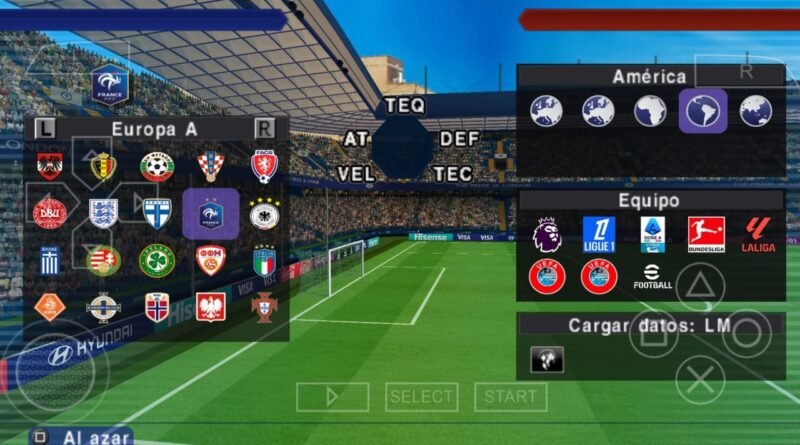Select the Italy crest
This screenshot has width=800, height=445.
pos(264,260)
